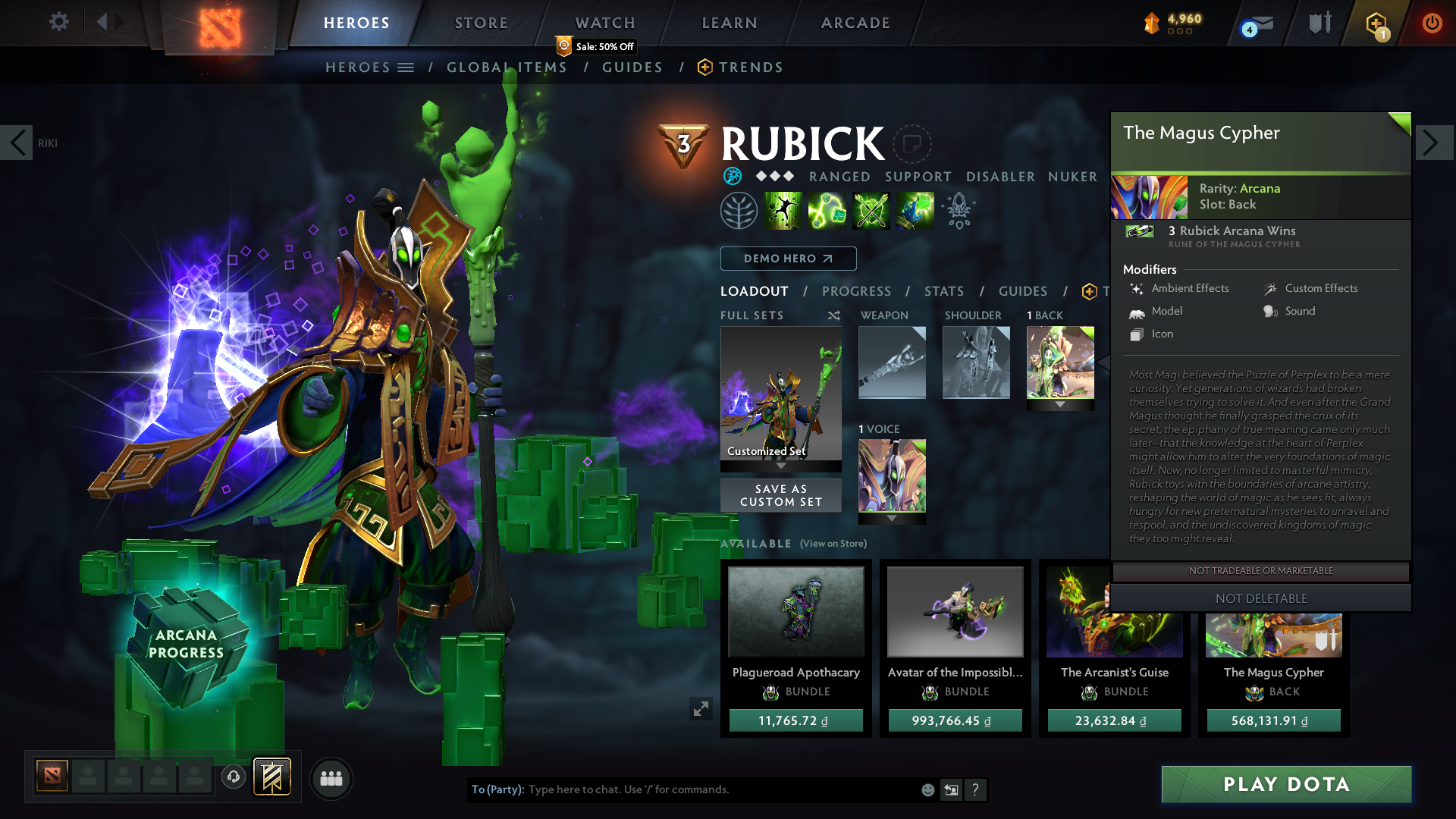Viewport: 1456px width, 819px height.
Task: View the Fade Bolt ability icon
Action: 827,210
